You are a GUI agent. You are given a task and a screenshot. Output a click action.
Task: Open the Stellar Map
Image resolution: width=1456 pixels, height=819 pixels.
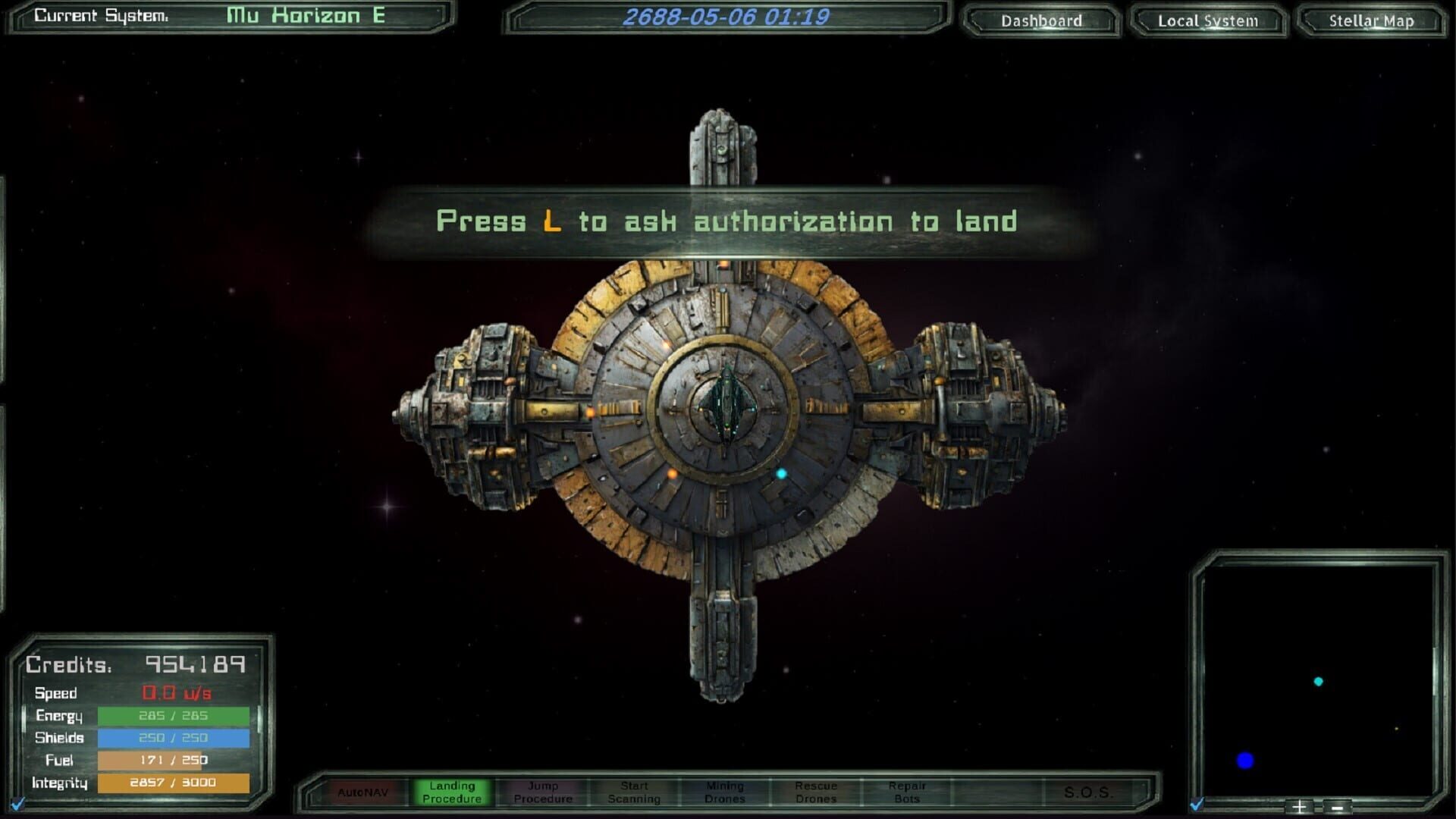[x=1370, y=21]
